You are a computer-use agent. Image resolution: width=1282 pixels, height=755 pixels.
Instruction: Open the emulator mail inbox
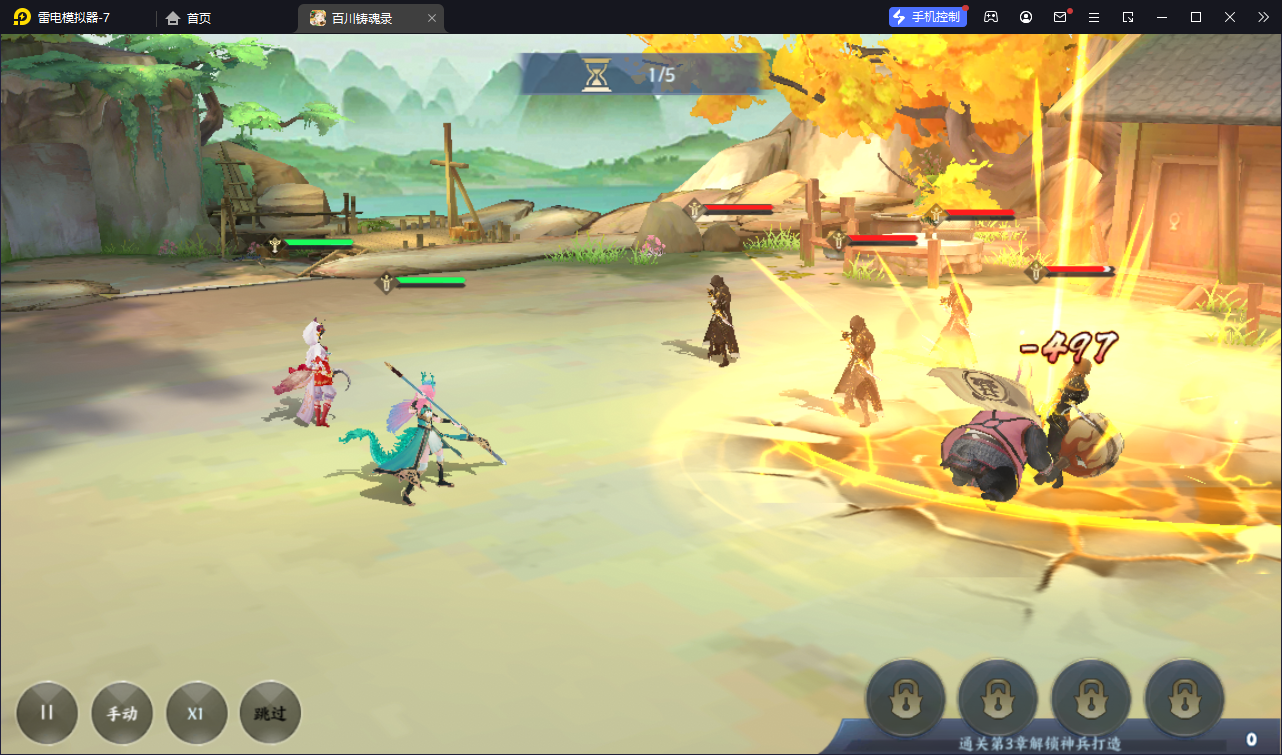(1060, 17)
